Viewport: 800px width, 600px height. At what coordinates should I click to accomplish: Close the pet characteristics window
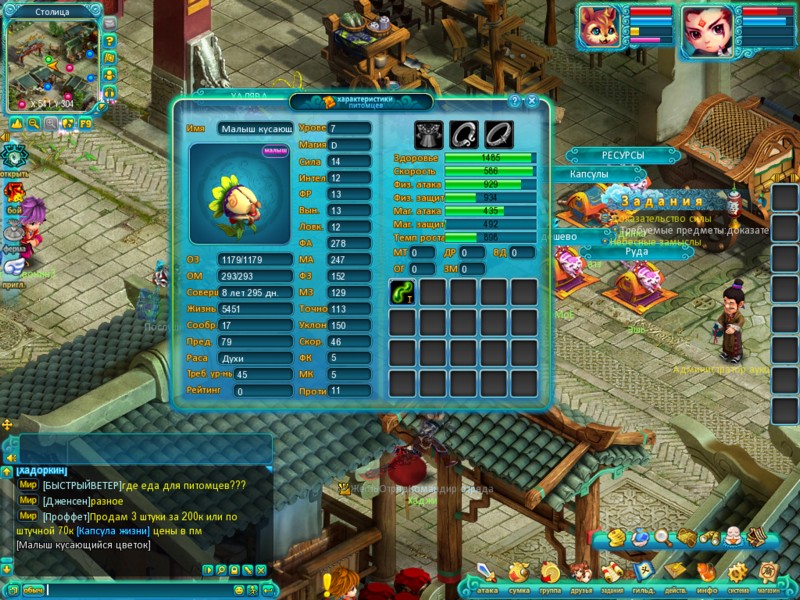(532, 101)
